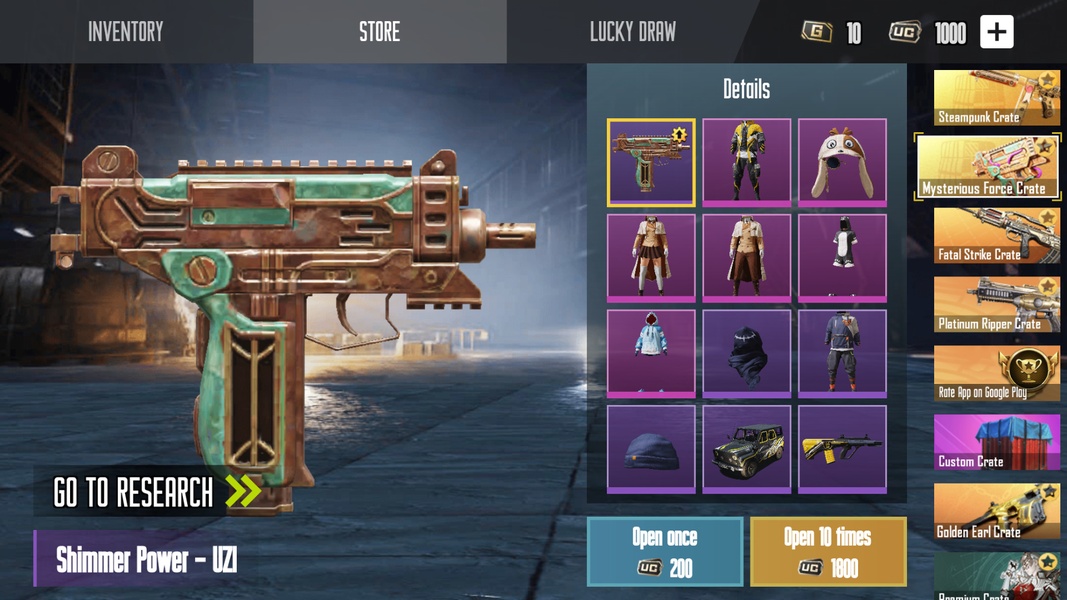Inspect the camo jeep vehicle skin

click(746, 448)
